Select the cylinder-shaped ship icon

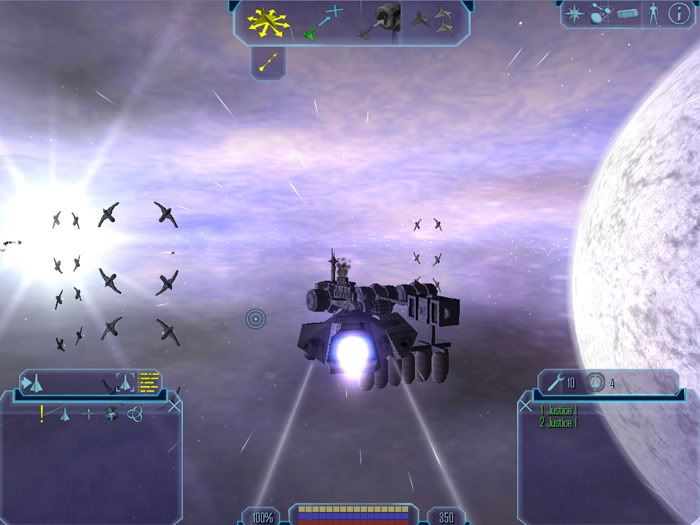click(627, 14)
